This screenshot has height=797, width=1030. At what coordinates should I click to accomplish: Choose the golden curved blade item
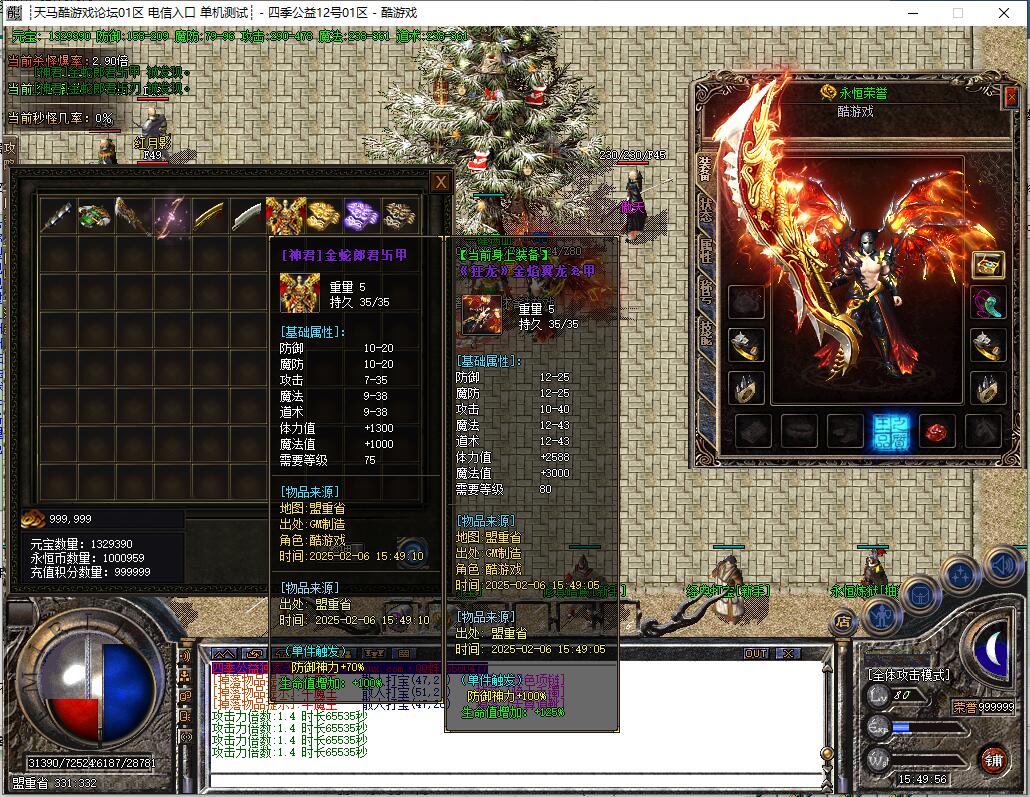[x=209, y=216]
